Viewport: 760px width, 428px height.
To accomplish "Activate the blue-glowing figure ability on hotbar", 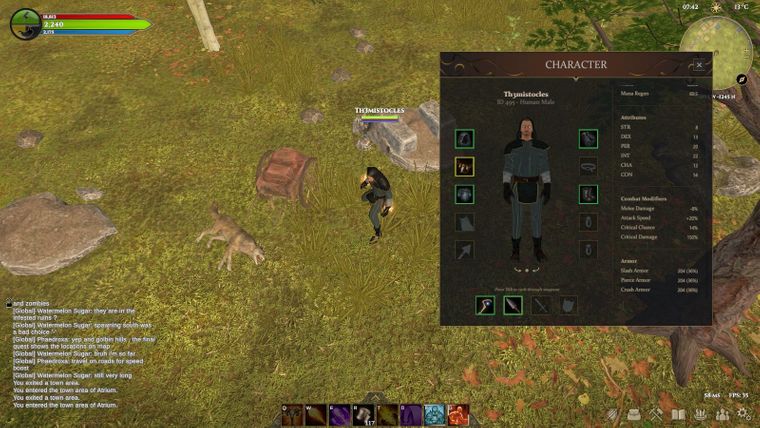I will point(435,414).
